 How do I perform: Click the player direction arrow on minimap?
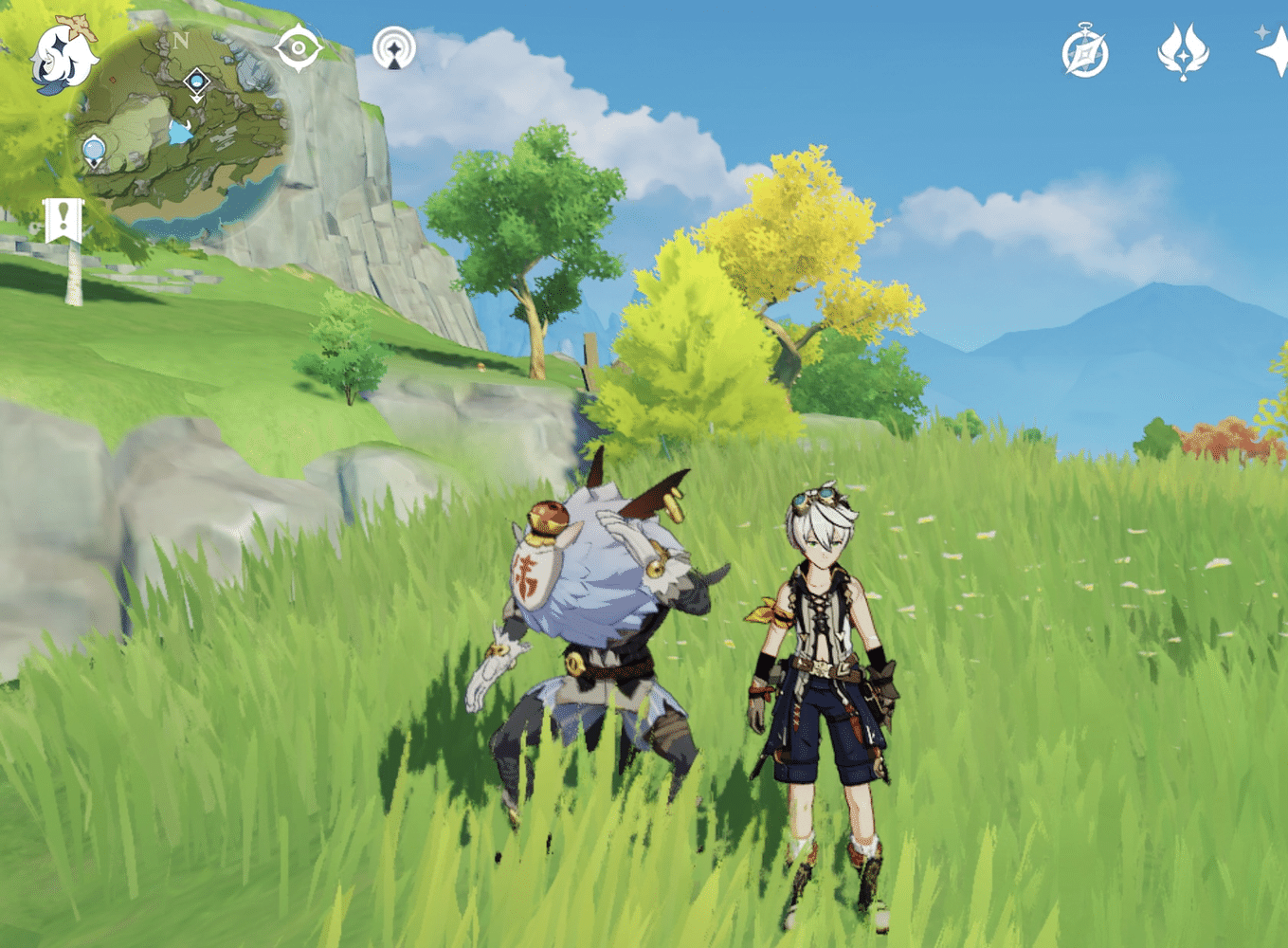pos(180,130)
